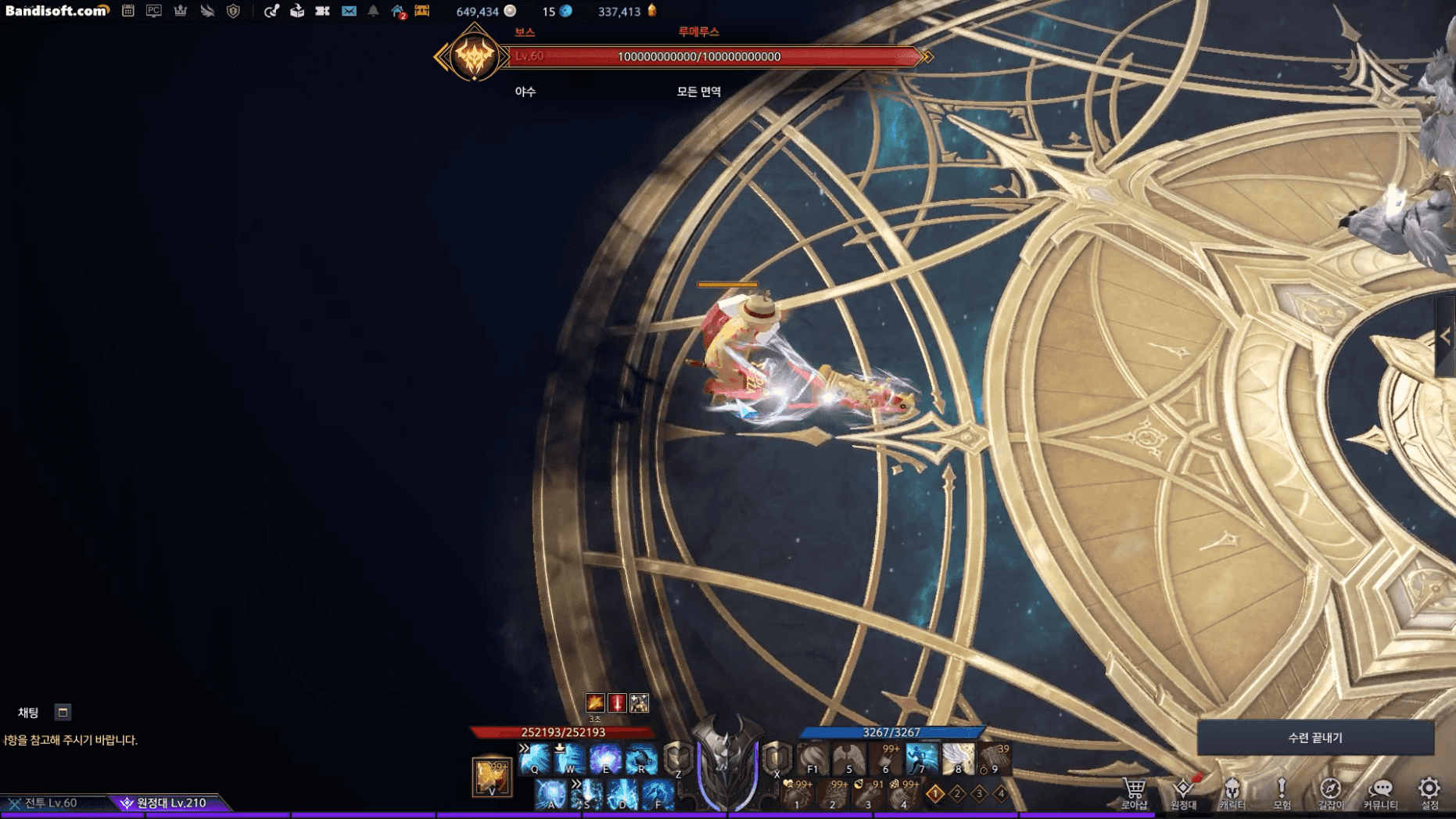Use the E skill orb icon

(605, 759)
